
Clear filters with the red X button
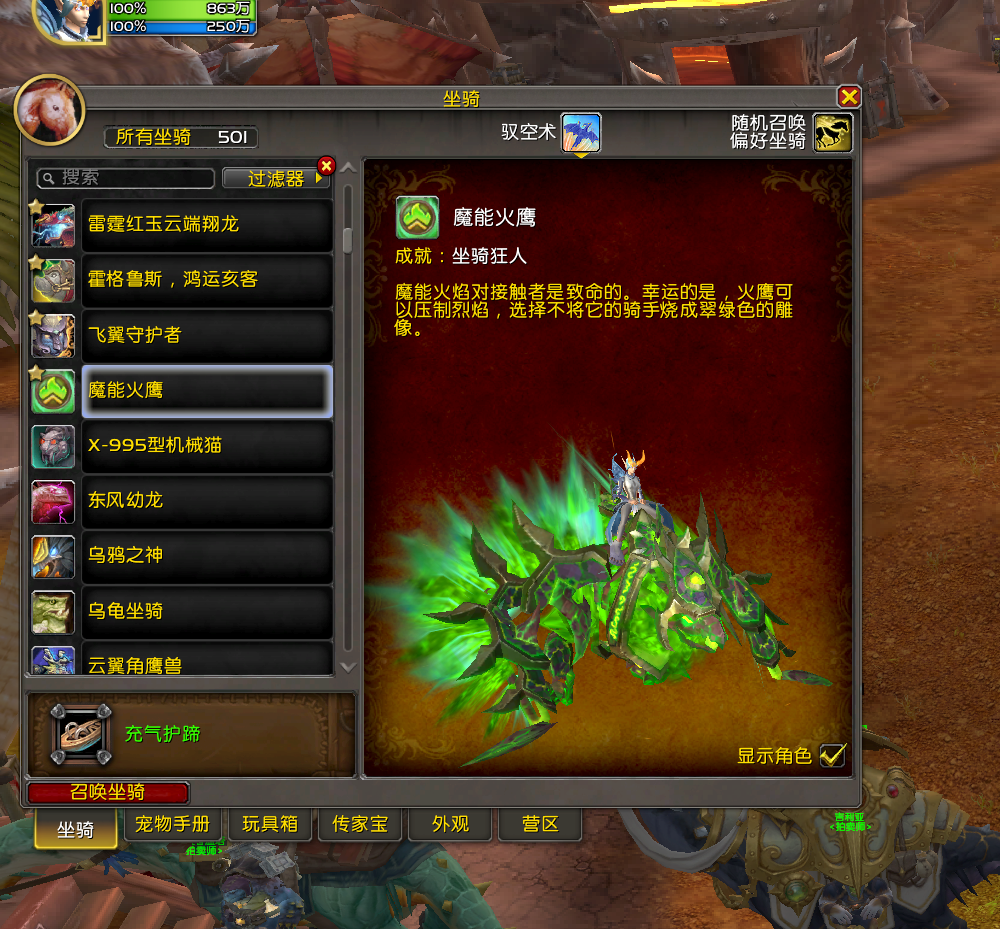[x=326, y=165]
